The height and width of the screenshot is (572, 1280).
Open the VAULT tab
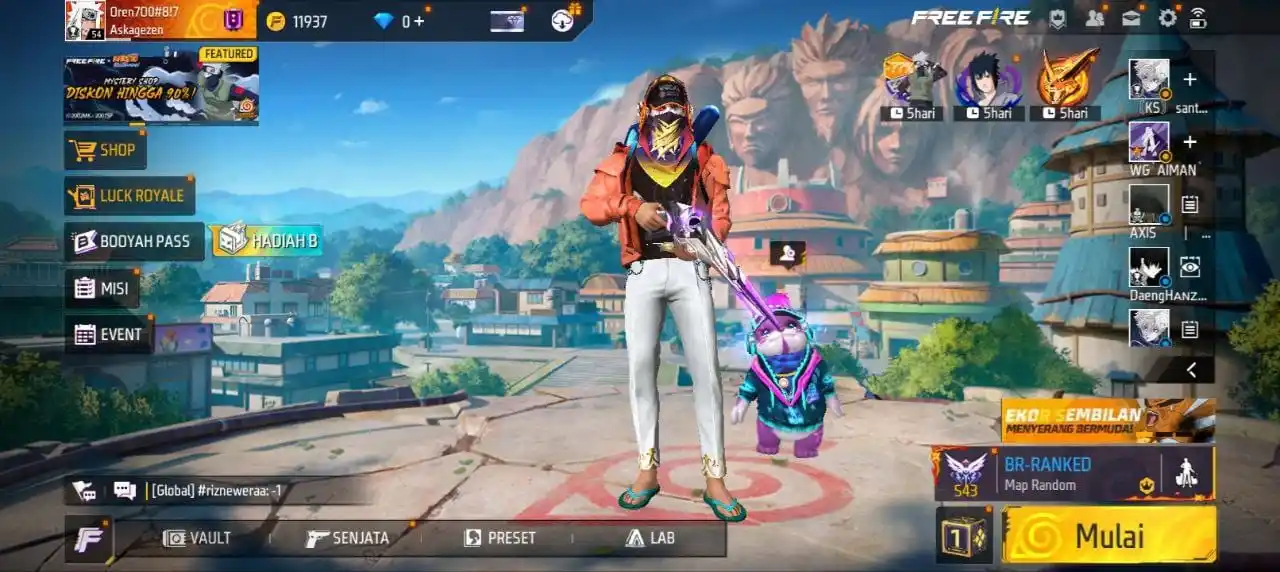point(197,538)
